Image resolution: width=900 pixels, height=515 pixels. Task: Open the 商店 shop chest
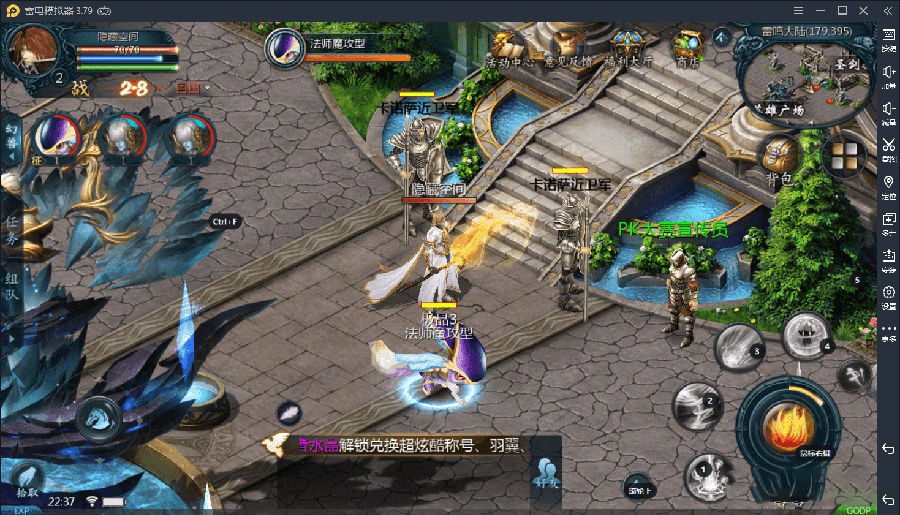(687, 48)
